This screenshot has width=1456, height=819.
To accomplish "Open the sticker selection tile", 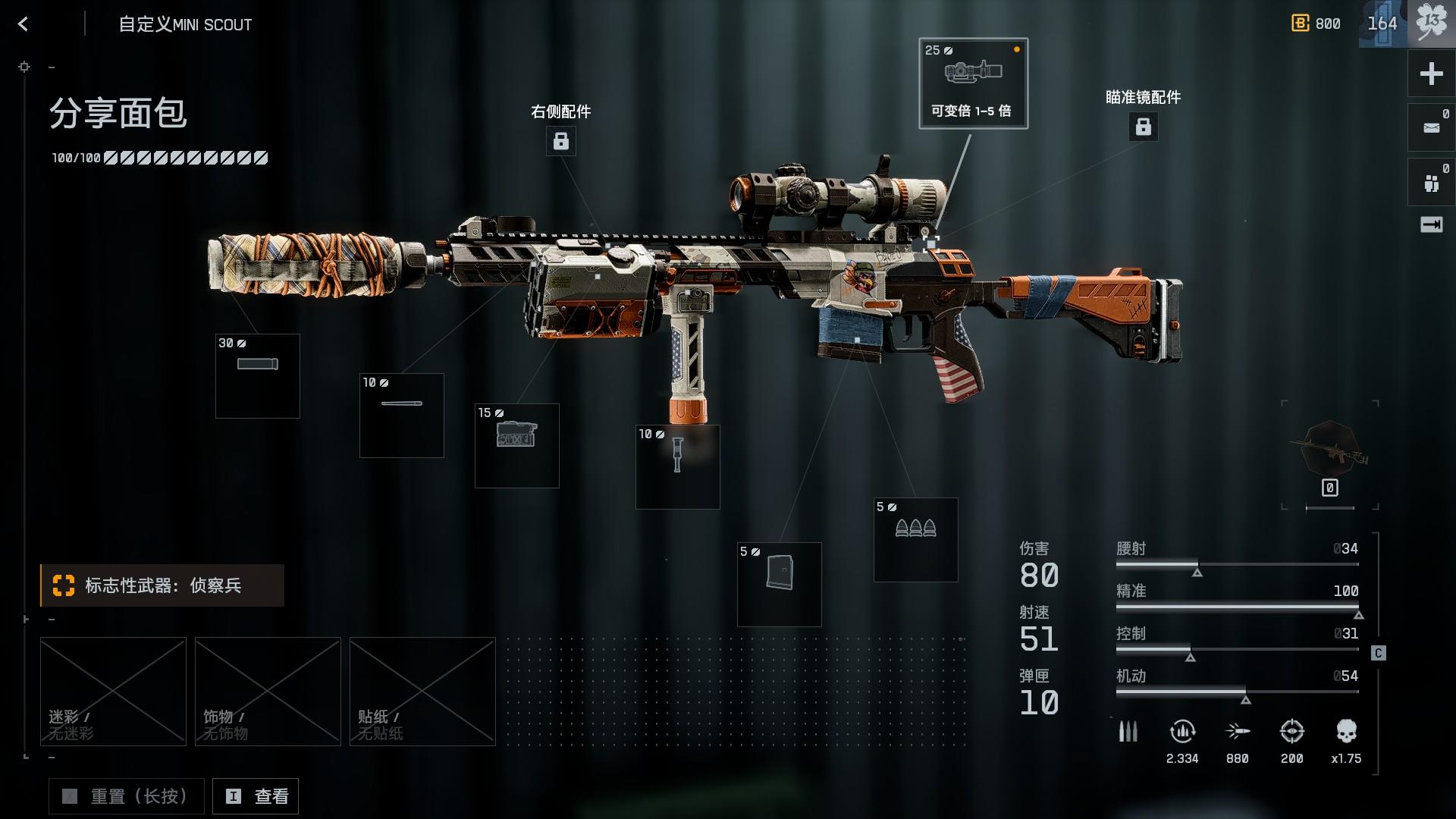I will [422, 691].
